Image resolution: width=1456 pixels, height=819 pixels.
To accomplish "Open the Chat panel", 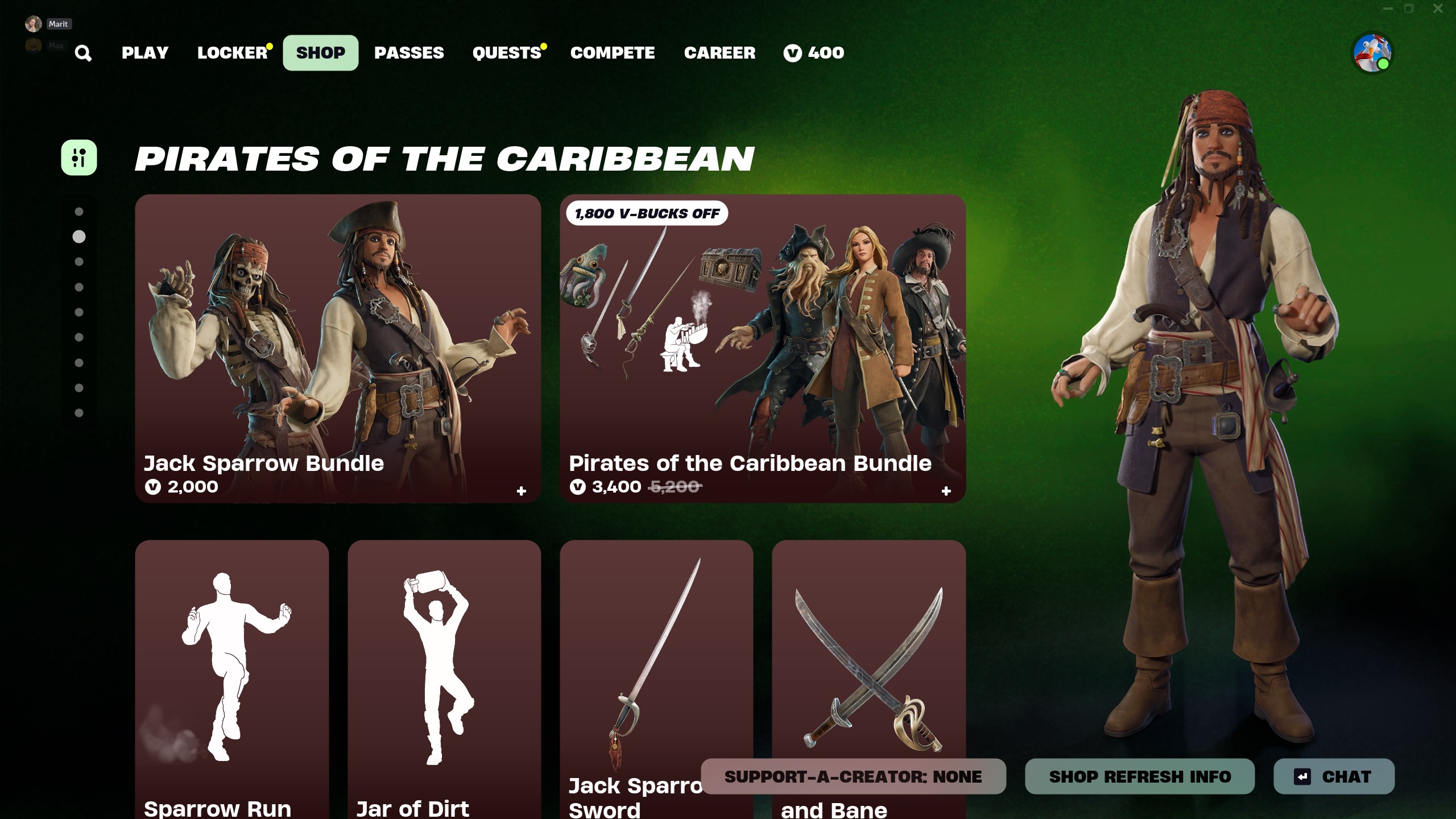I will coord(1334,776).
